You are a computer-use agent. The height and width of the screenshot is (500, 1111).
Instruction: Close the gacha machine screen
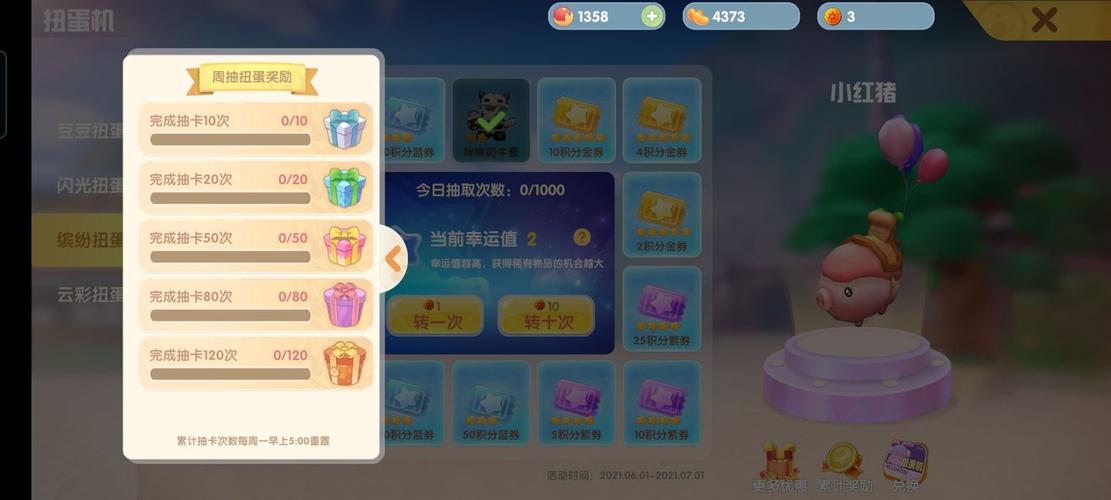pyautogui.click(x=1044, y=20)
